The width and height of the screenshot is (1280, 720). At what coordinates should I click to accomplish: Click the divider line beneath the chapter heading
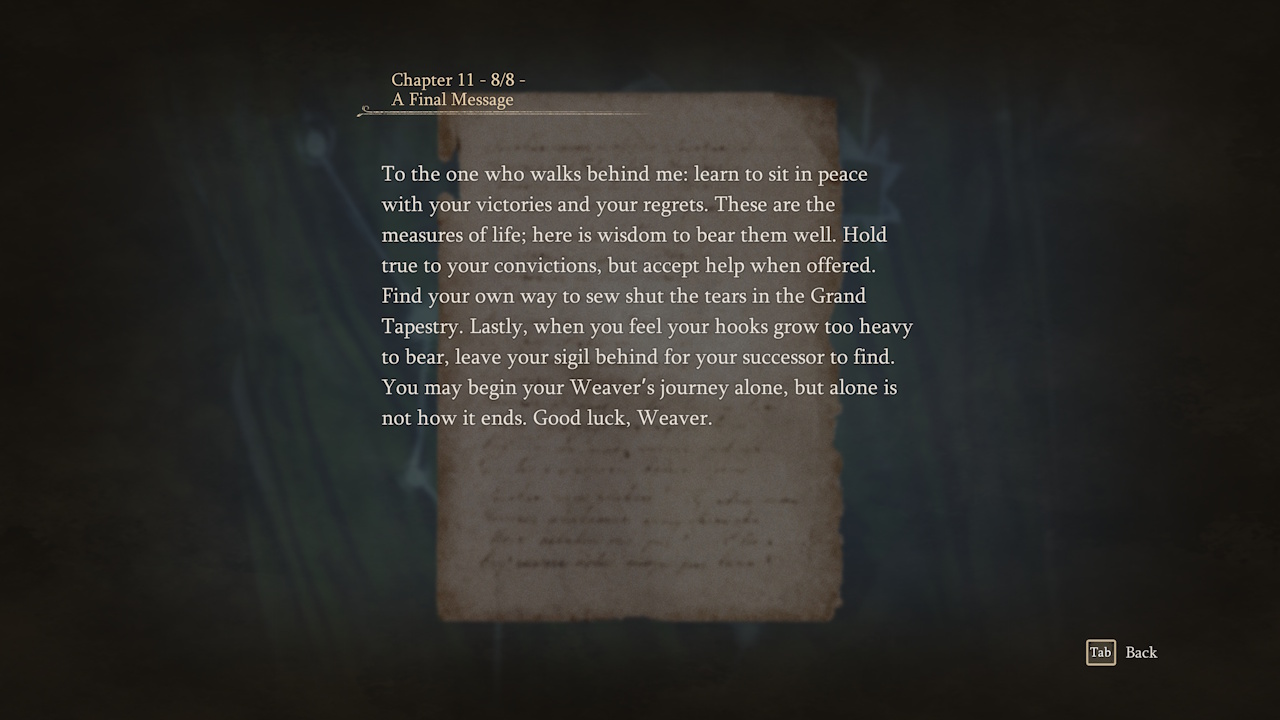tap(500, 115)
